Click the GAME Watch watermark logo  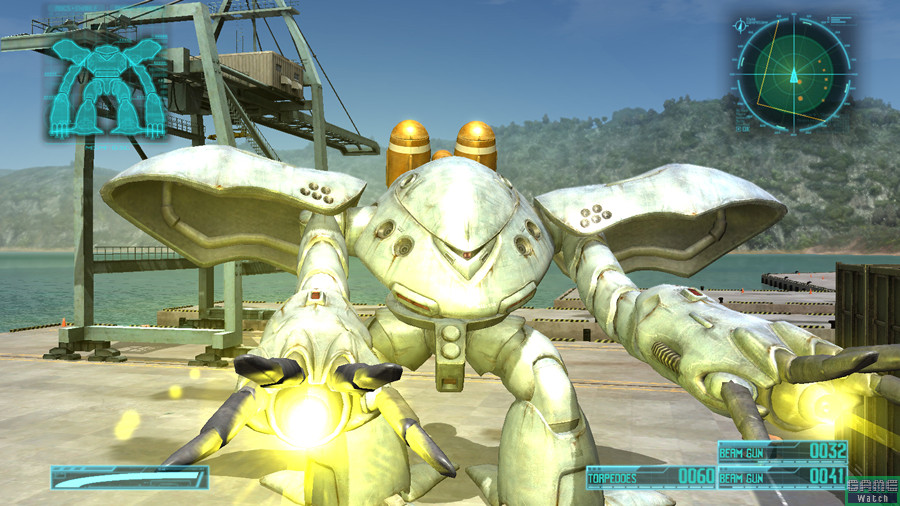click(x=872, y=490)
